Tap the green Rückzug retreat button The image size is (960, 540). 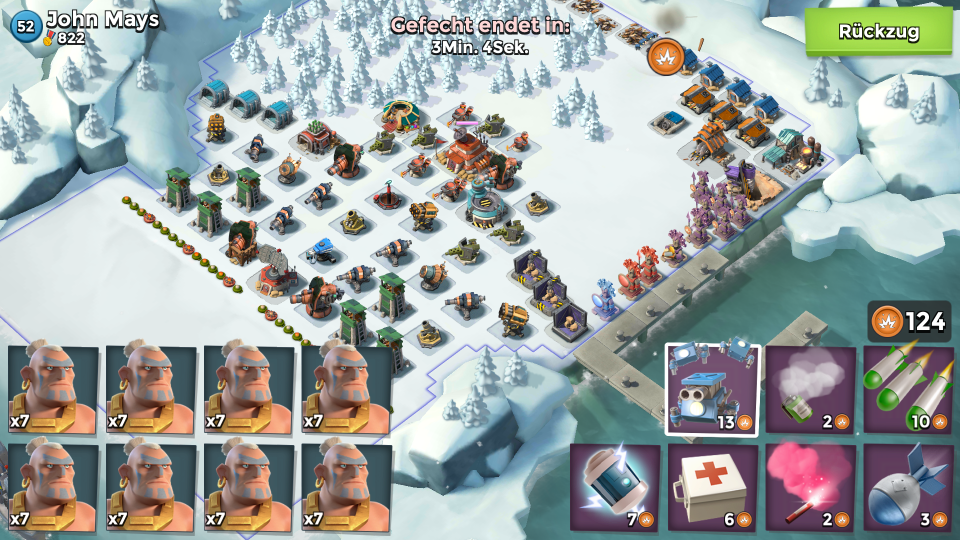(878, 31)
